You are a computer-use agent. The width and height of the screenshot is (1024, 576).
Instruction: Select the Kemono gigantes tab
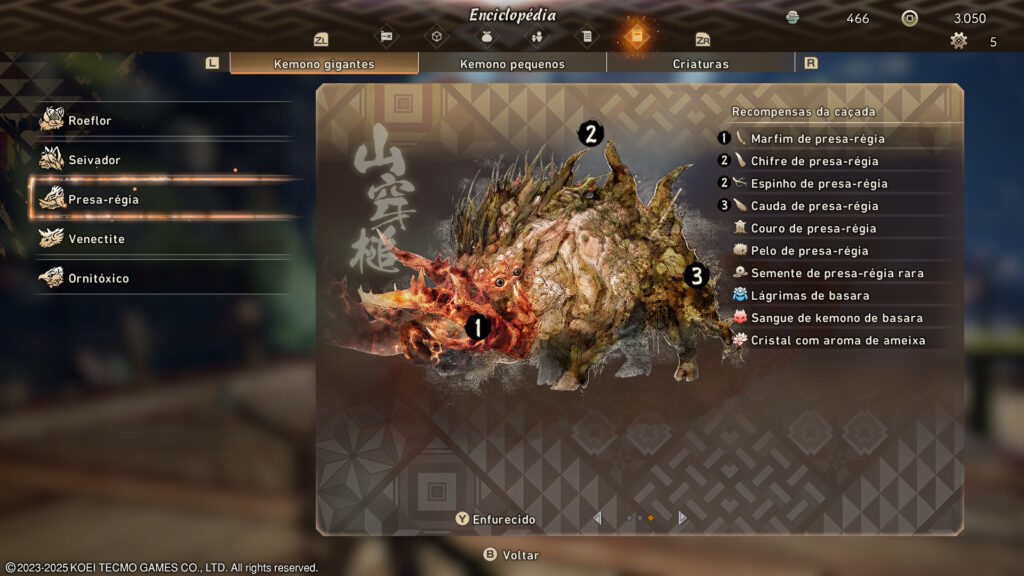pyautogui.click(x=324, y=64)
